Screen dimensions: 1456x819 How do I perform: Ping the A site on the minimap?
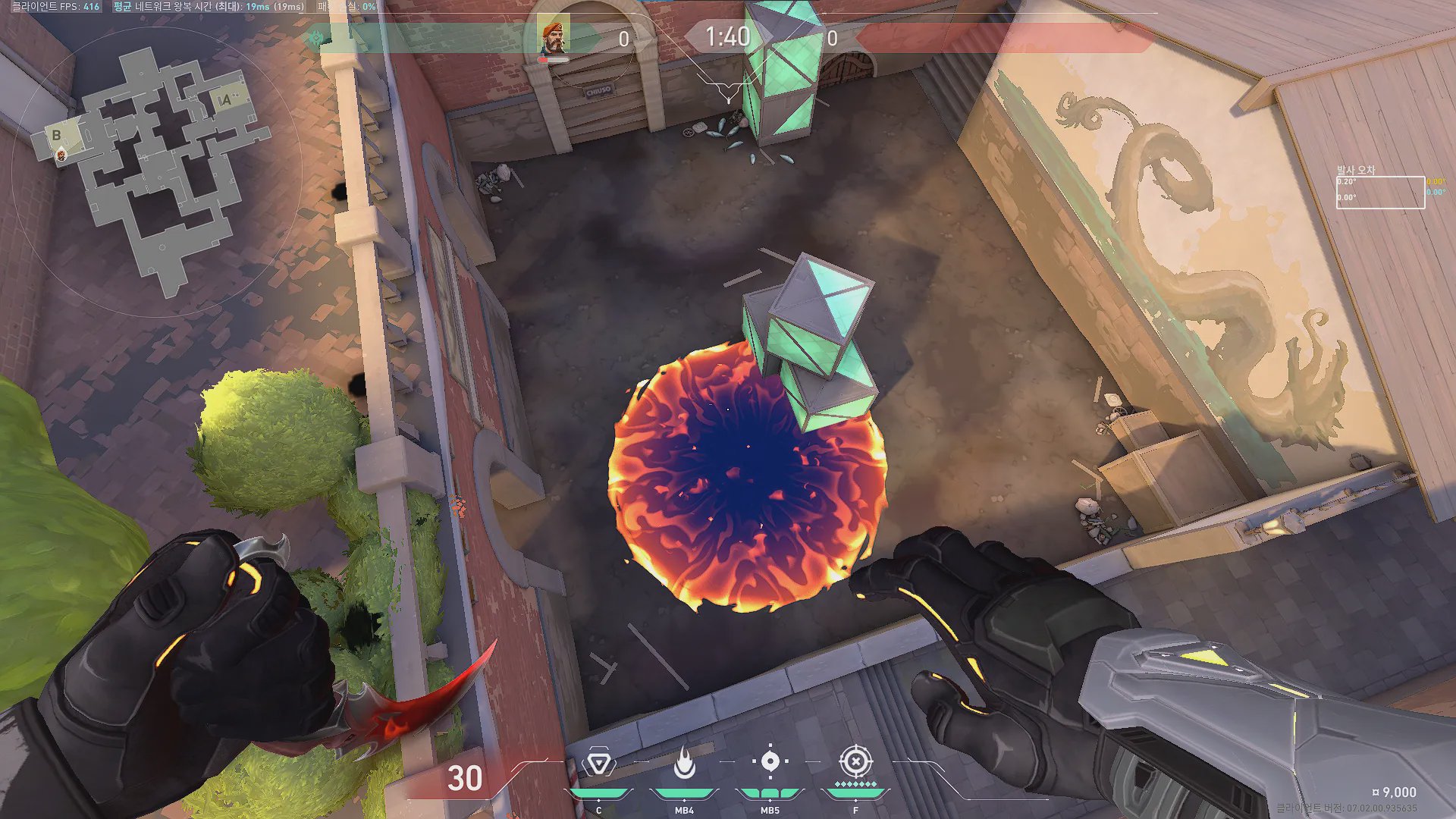pyautogui.click(x=225, y=99)
